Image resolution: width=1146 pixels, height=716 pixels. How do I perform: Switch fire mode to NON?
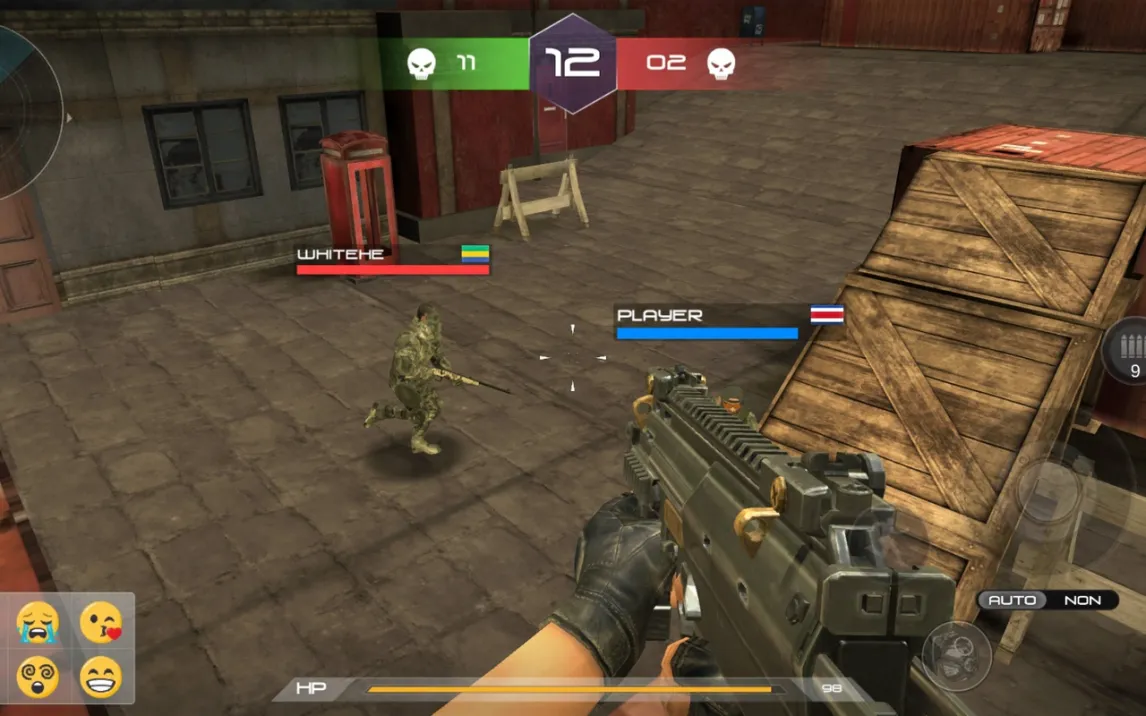(x=1082, y=600)
